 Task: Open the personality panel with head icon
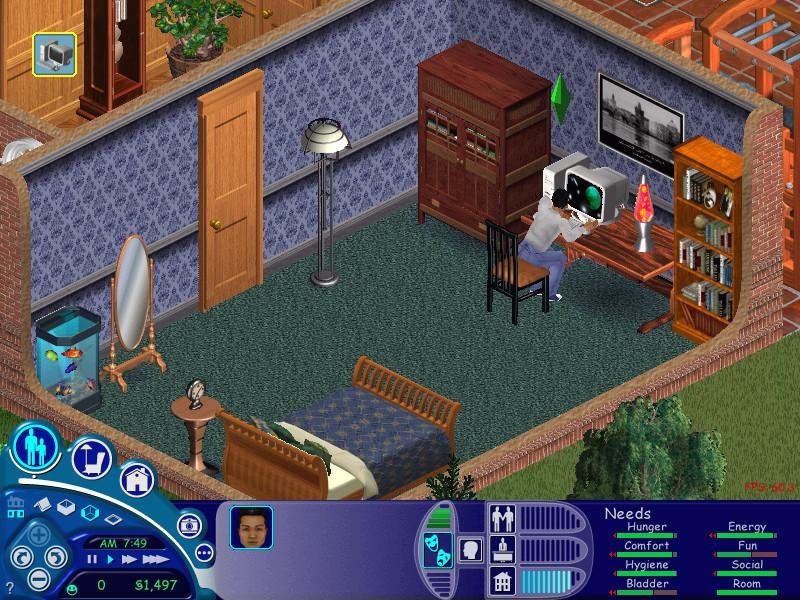(x=468, y=551)
